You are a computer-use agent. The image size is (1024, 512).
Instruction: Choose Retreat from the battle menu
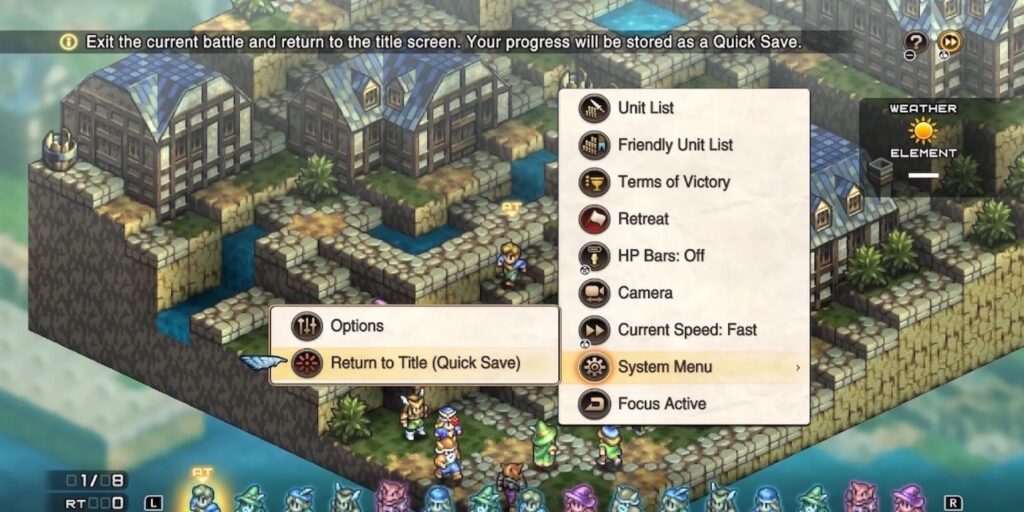tap(643, 219)
